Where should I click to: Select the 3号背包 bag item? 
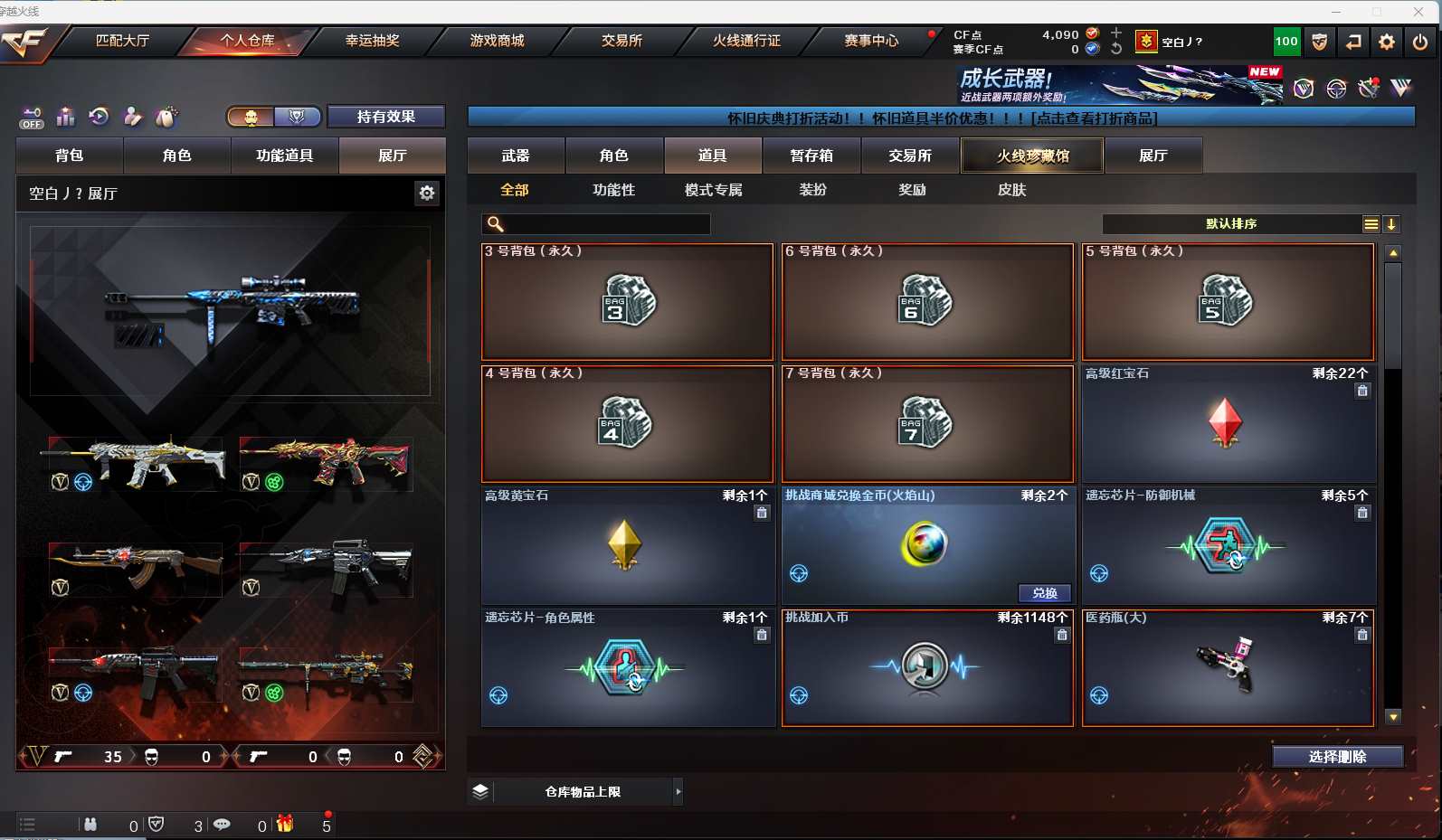[627, 302]
